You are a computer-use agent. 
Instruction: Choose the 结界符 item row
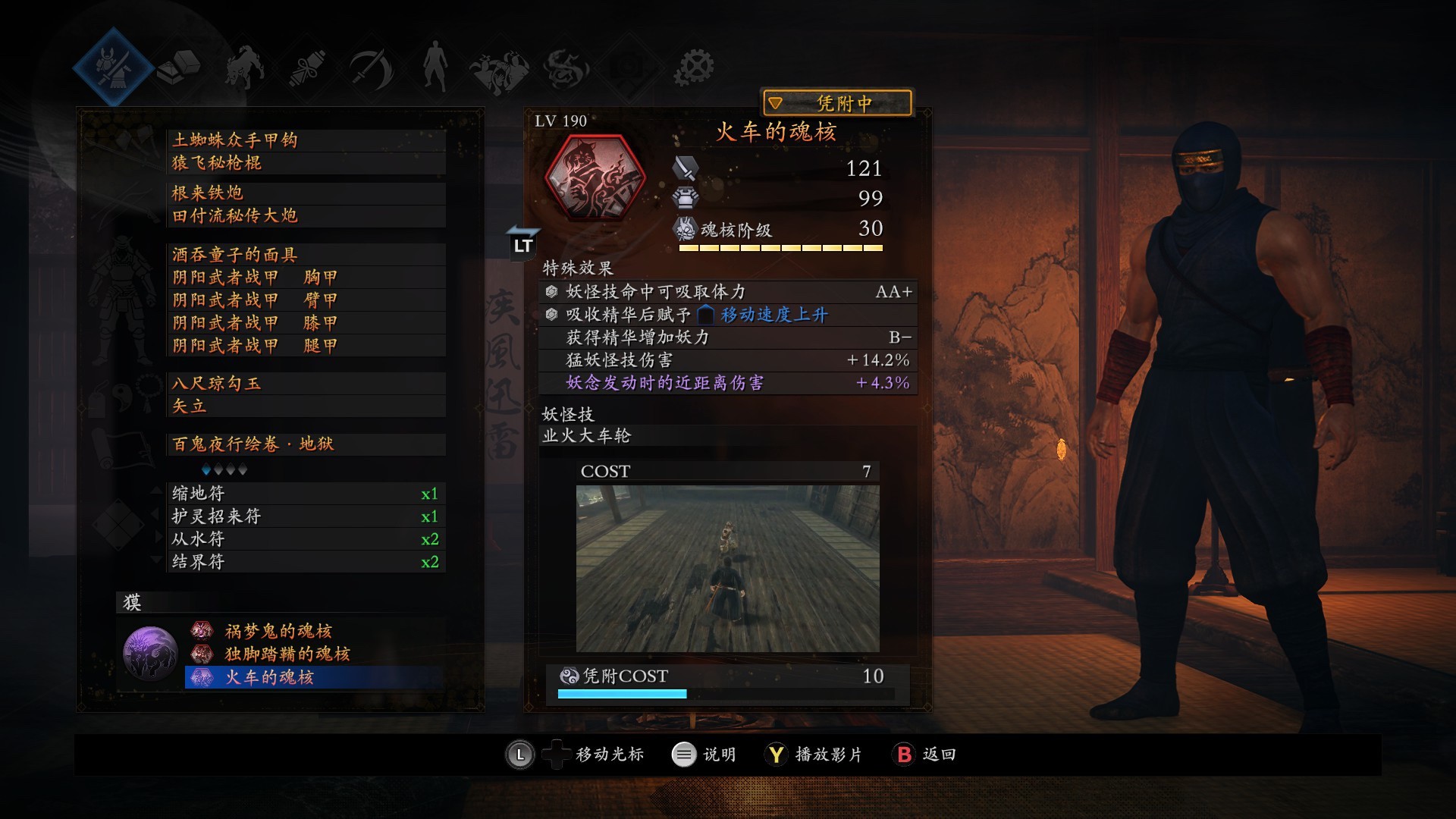[303, 562]
